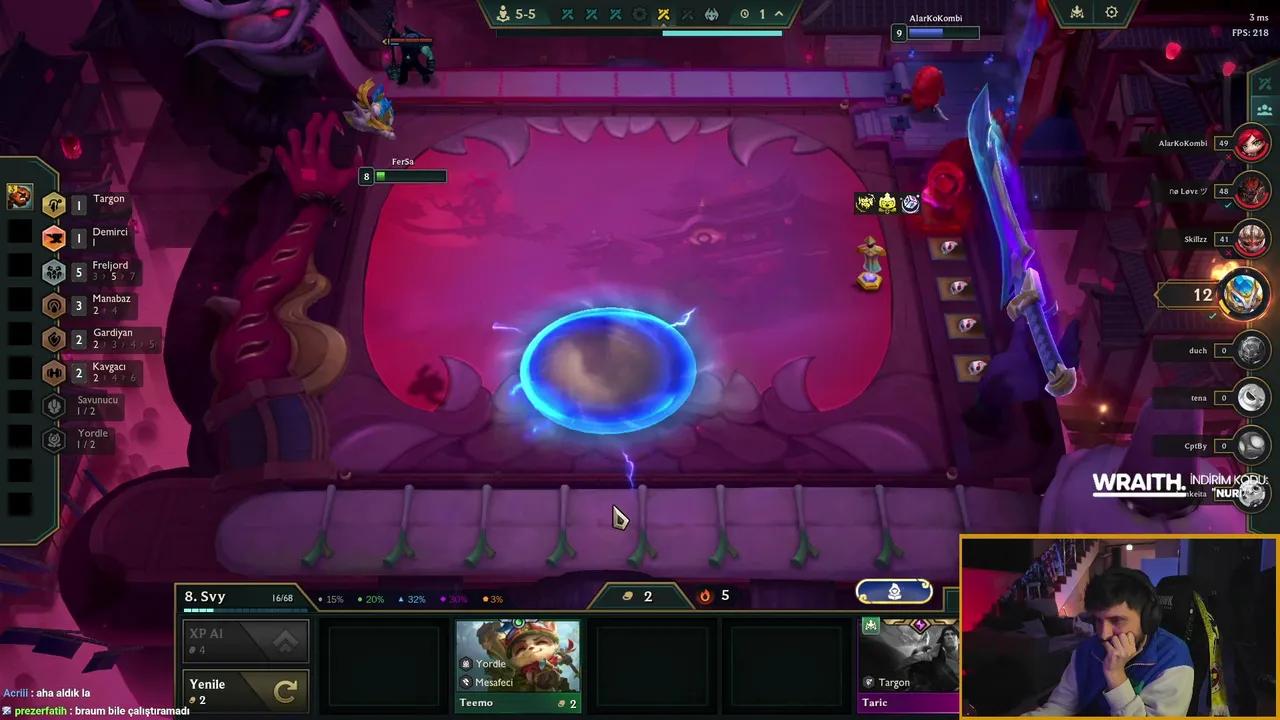This screenshot has height=720, width=1280.
Task: Click the Gardiyan trait entry in sidebar
Action: click(54, 339)
